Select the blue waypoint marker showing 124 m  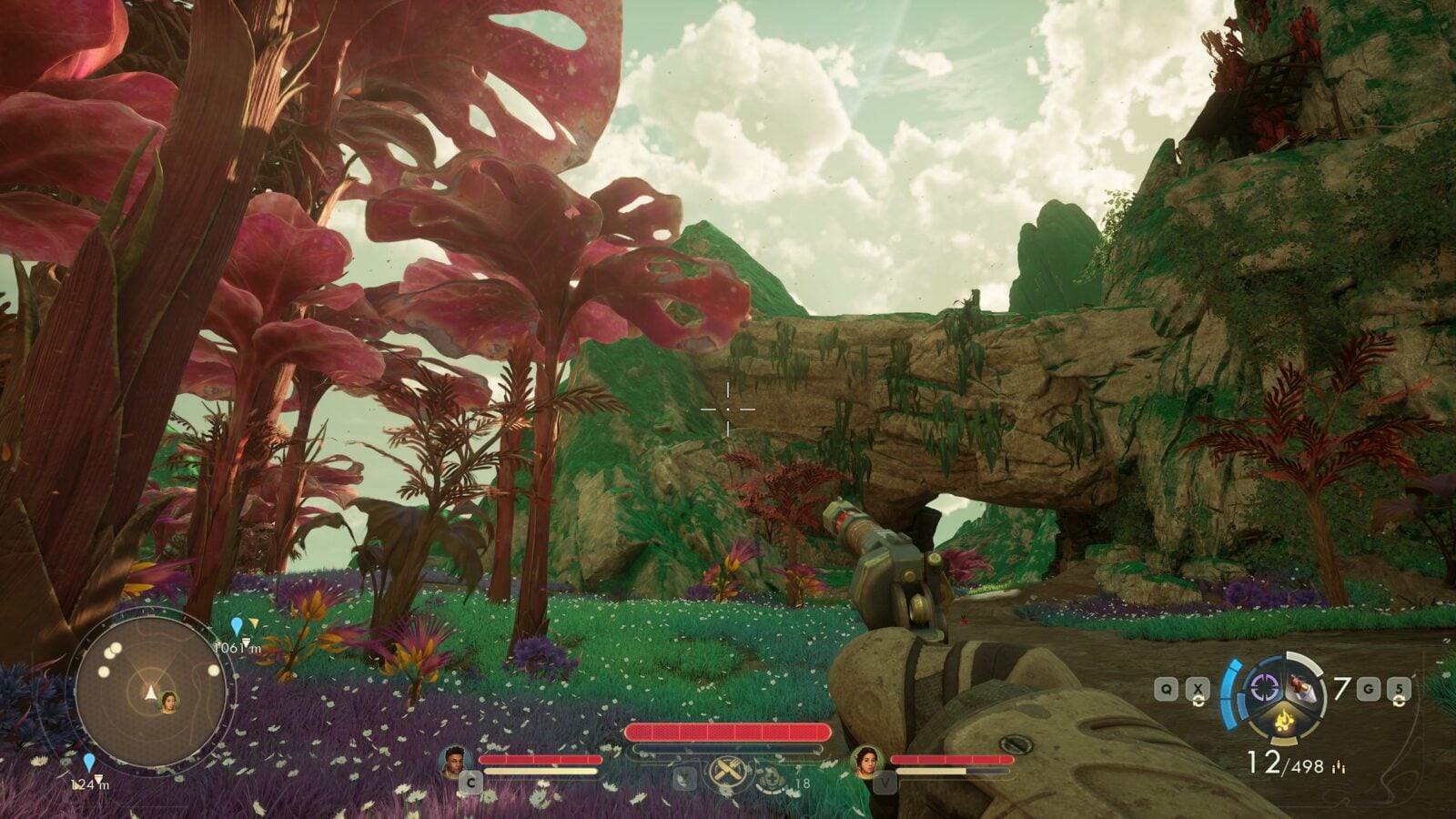(x=88, y=762)
